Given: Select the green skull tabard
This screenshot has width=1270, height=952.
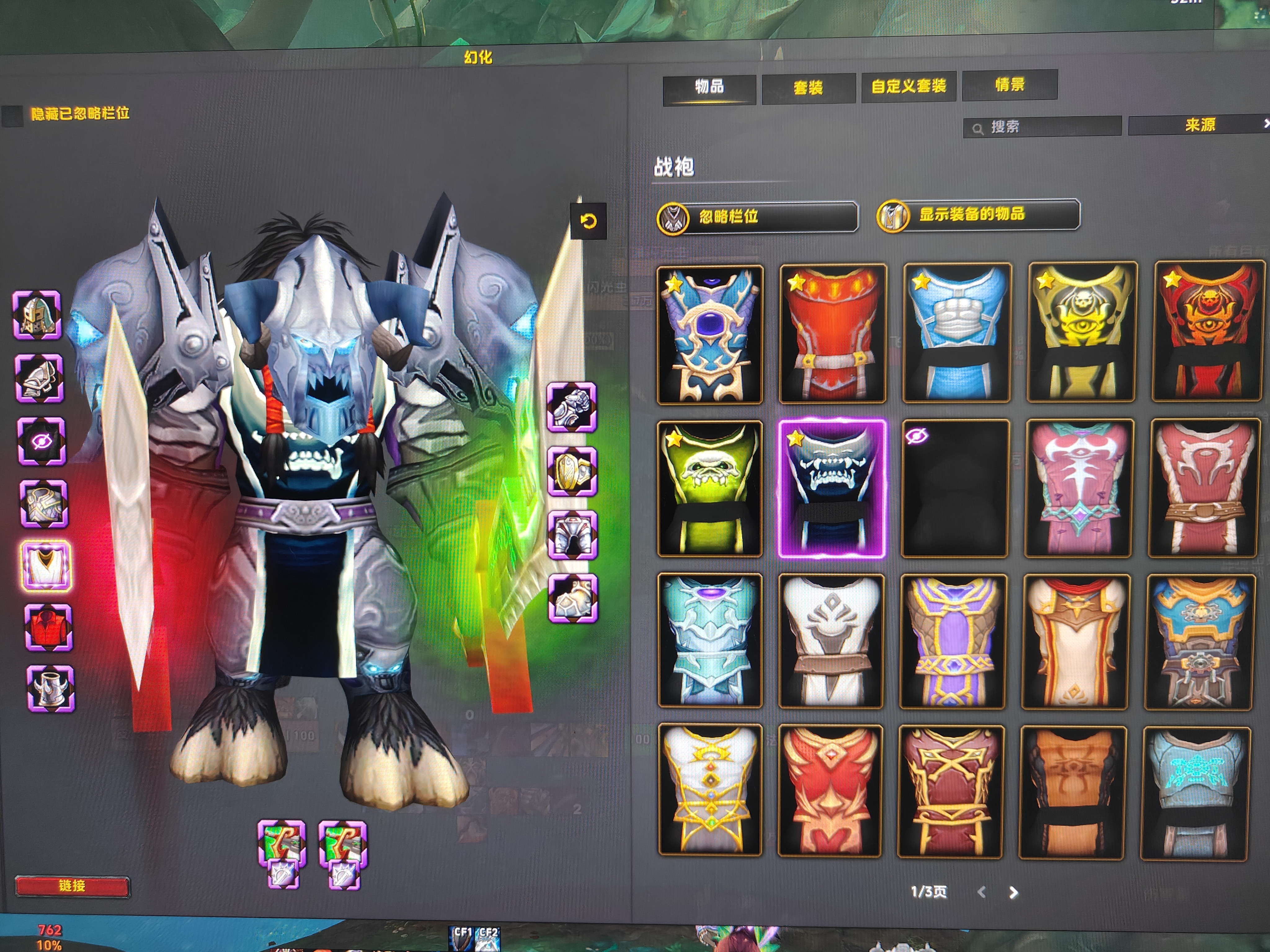Looking at the screenshot, I should coord(710,488).
